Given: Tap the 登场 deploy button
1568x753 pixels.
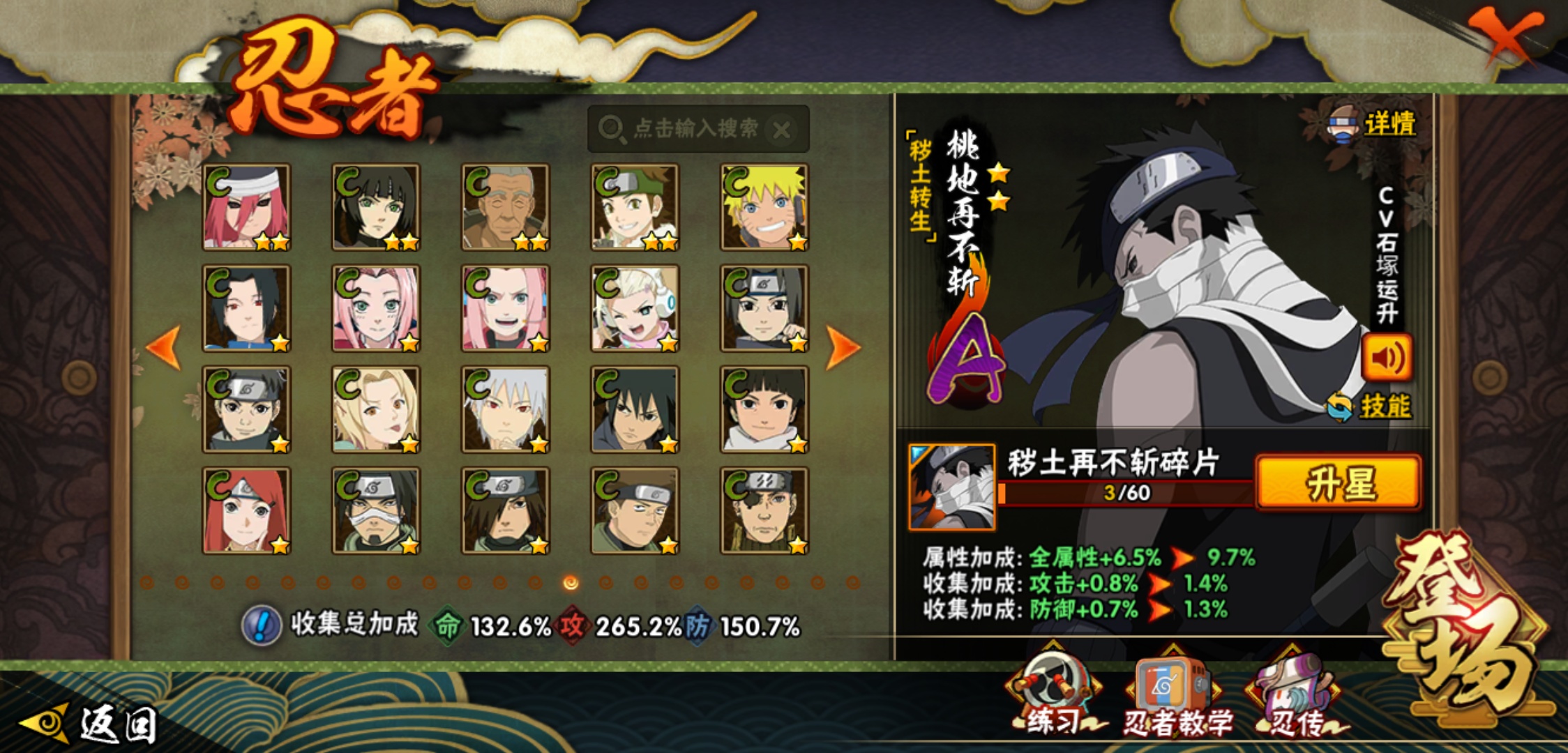Looking at the screenshot, I should coord(1465,621).
